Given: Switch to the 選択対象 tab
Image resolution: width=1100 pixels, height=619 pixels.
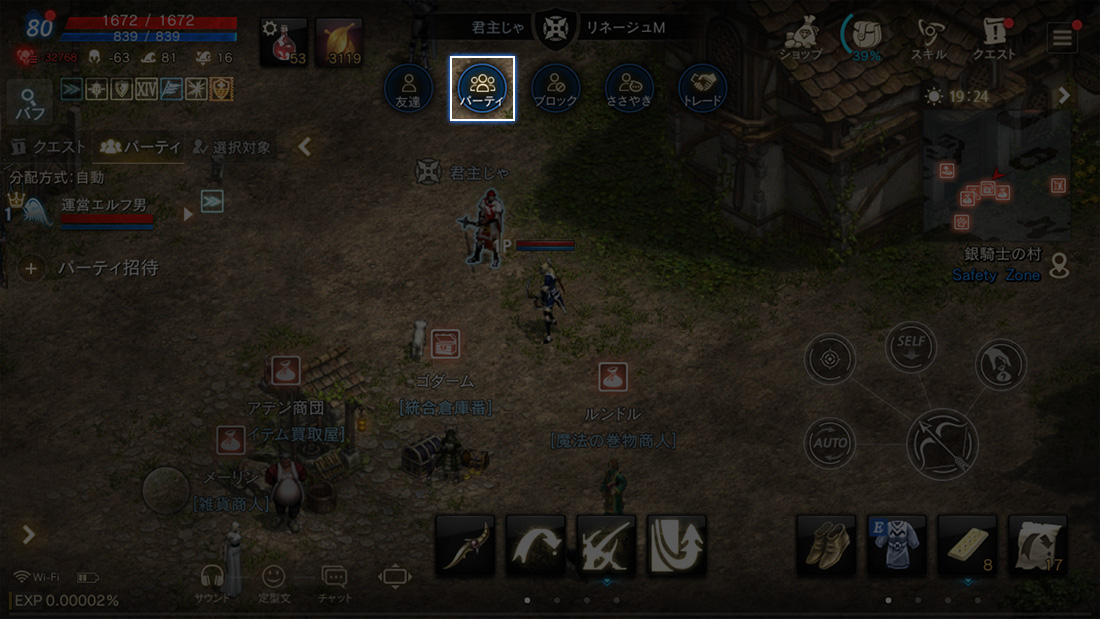Looking at the screenshot, I should tap(232, 147).
